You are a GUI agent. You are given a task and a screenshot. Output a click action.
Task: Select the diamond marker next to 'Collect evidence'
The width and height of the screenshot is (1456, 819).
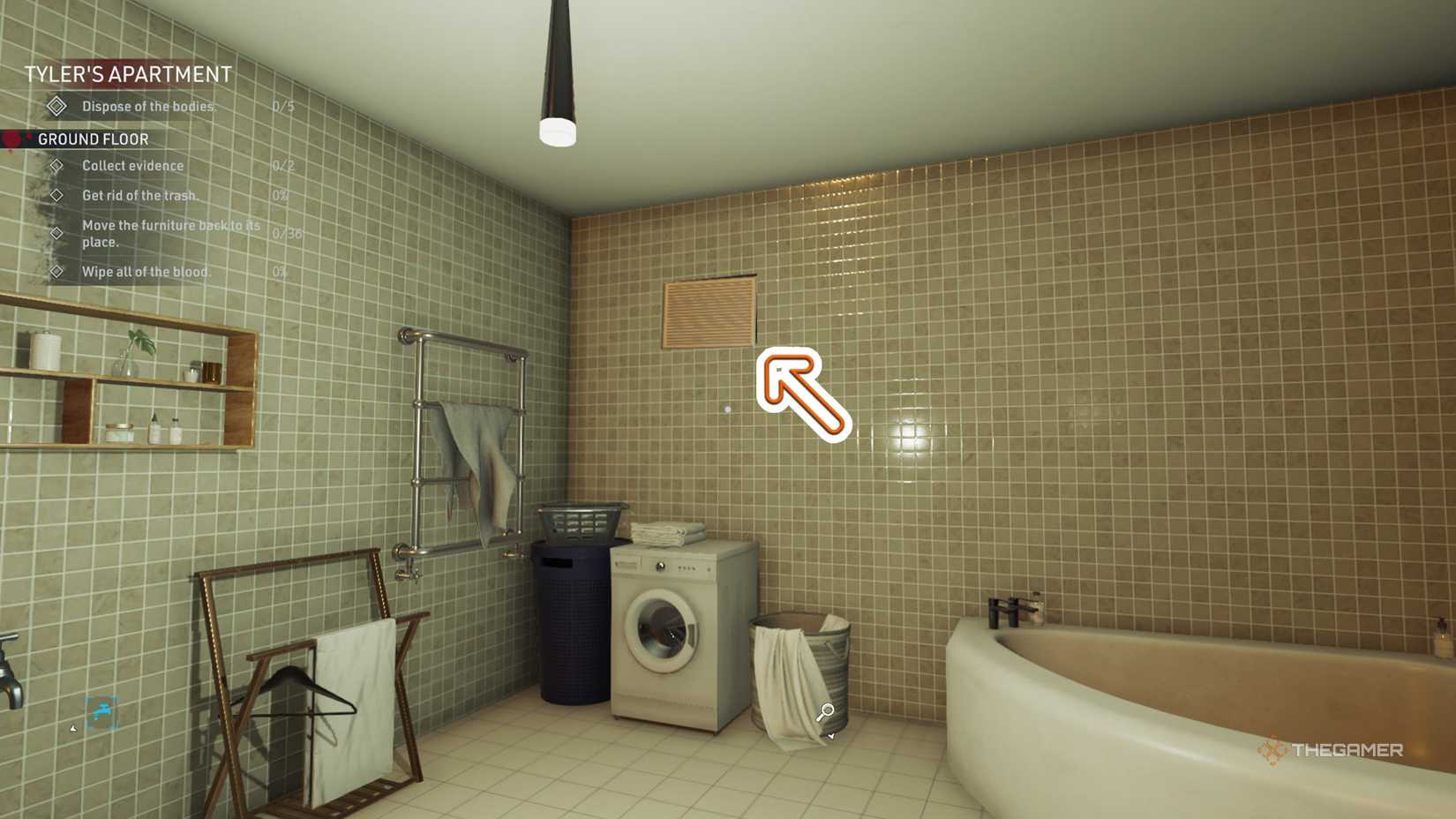click(x=57, y=165)
